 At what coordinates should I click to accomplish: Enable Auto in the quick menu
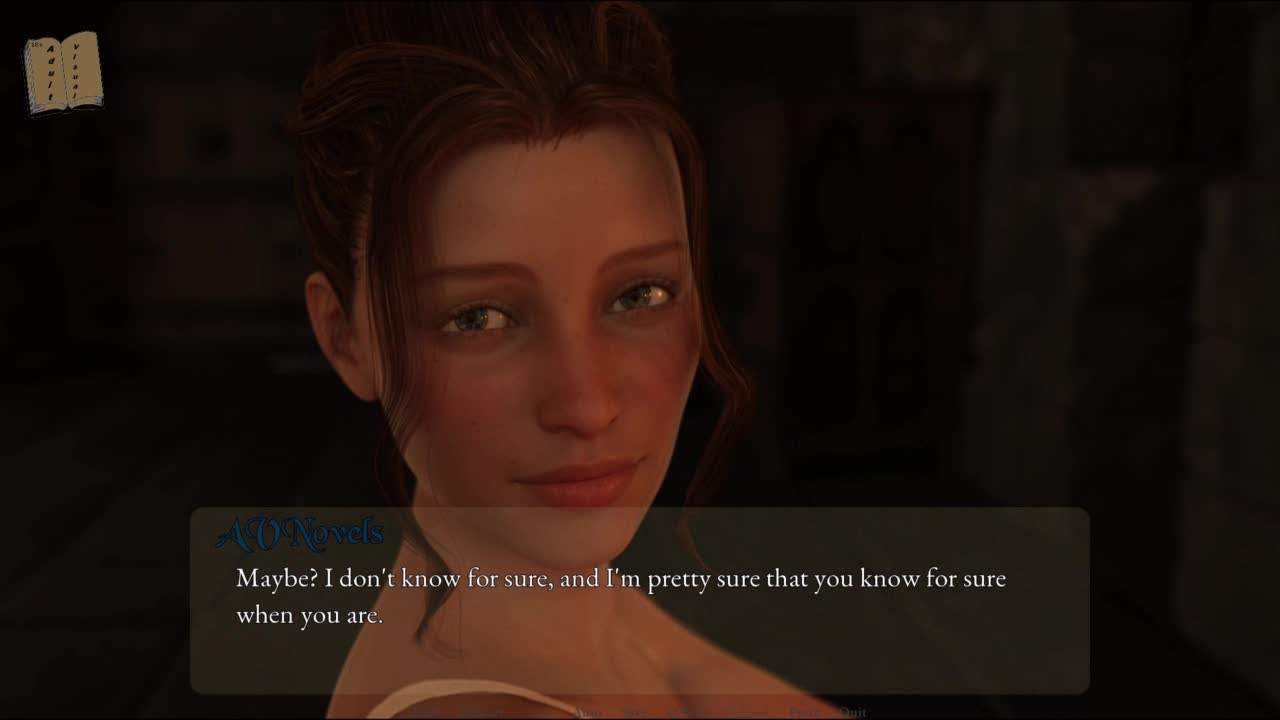click(588, 712)
